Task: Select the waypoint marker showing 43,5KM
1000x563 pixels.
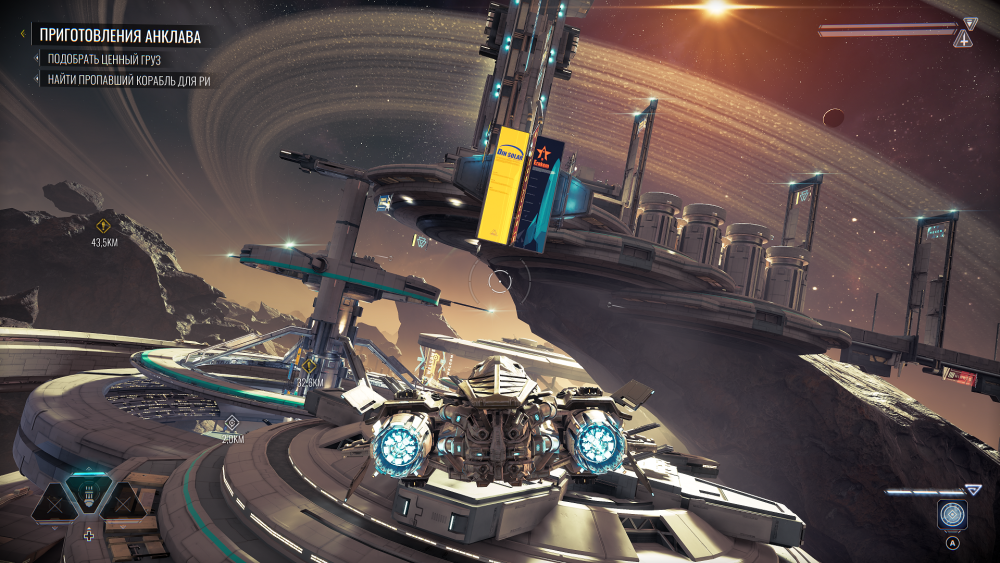Action: pos(103,224)
